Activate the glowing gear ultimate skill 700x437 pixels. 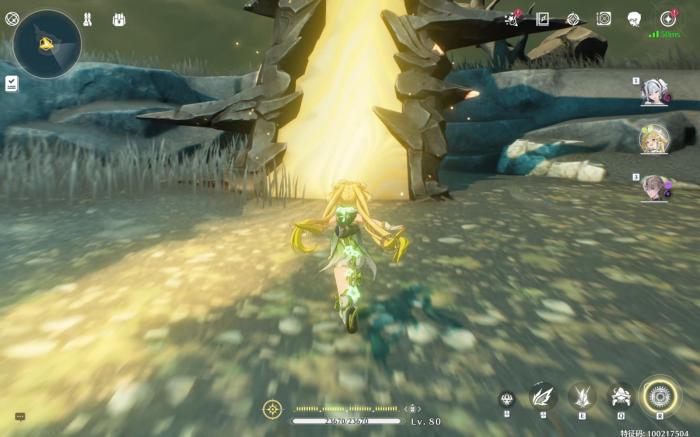[x=660, y=396]
